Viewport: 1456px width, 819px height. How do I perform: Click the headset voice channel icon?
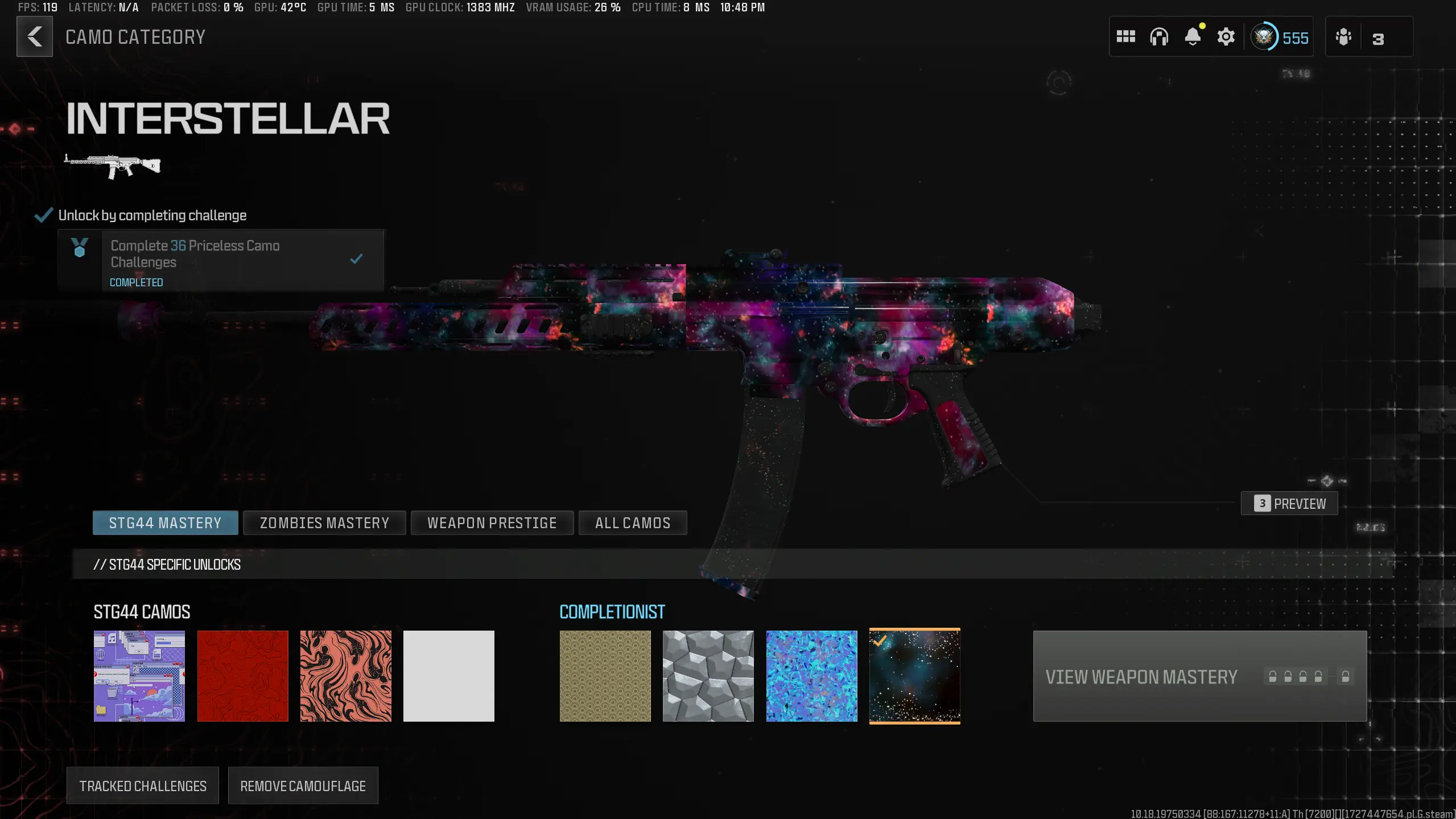(x=1160, y=36)
